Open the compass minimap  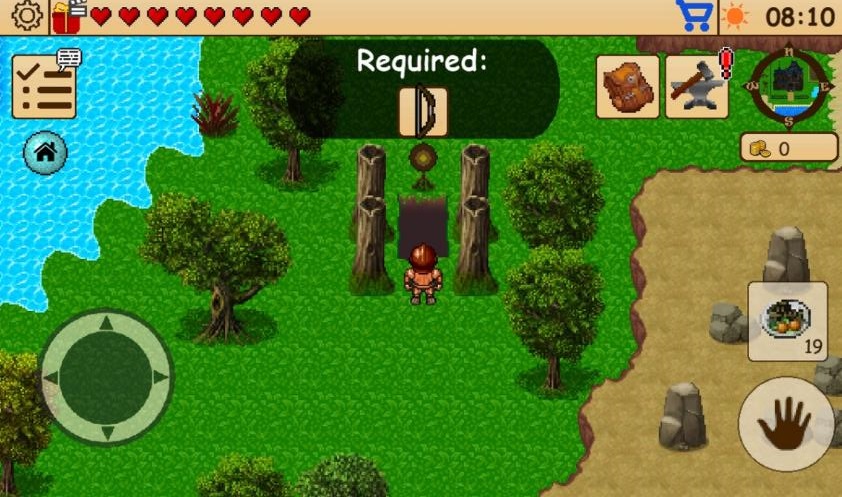click(x=789, y=85)
